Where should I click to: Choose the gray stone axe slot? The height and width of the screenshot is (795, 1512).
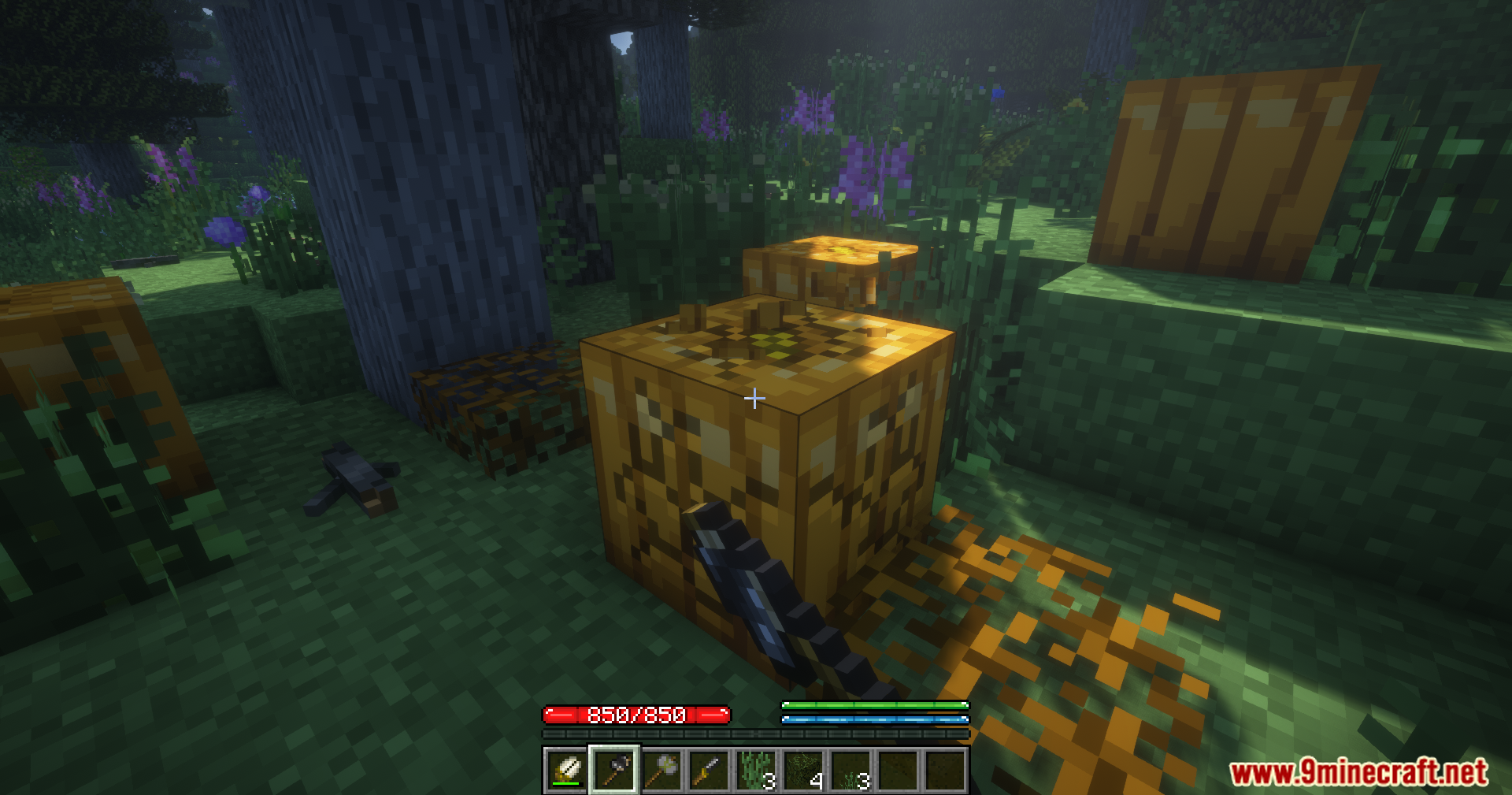click(x=661, y=770)
